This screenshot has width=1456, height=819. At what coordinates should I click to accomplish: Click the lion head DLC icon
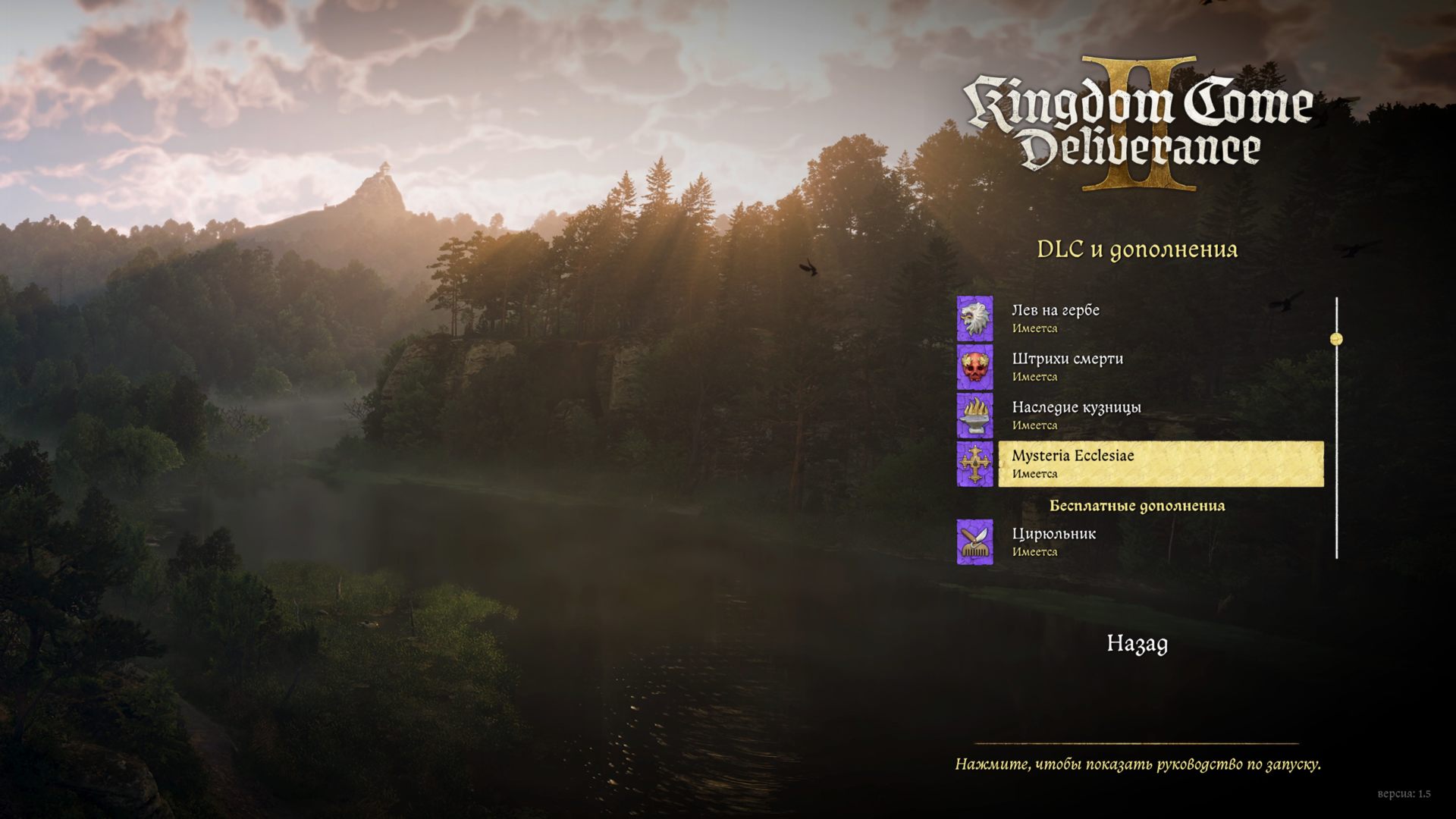point(974,318)
